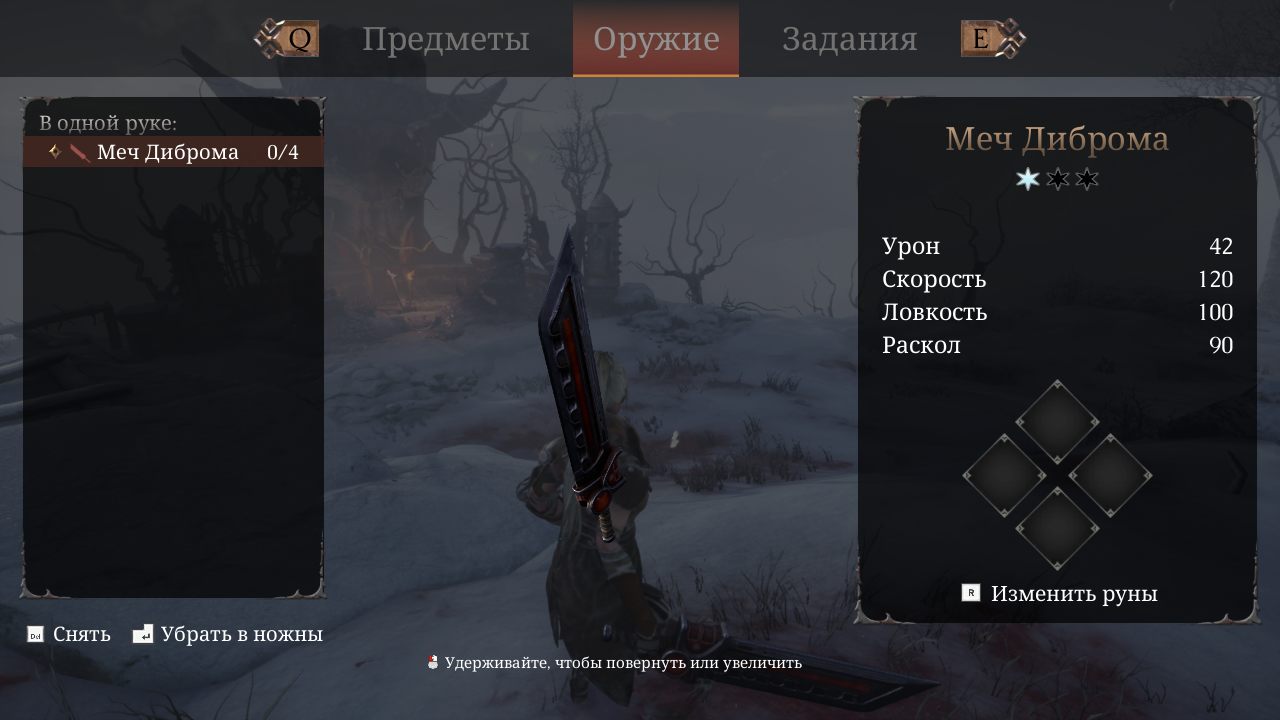Click the mouse icon in the bottom hint
The height and width of the screenshot is (720, 1280).
point(432,662)
